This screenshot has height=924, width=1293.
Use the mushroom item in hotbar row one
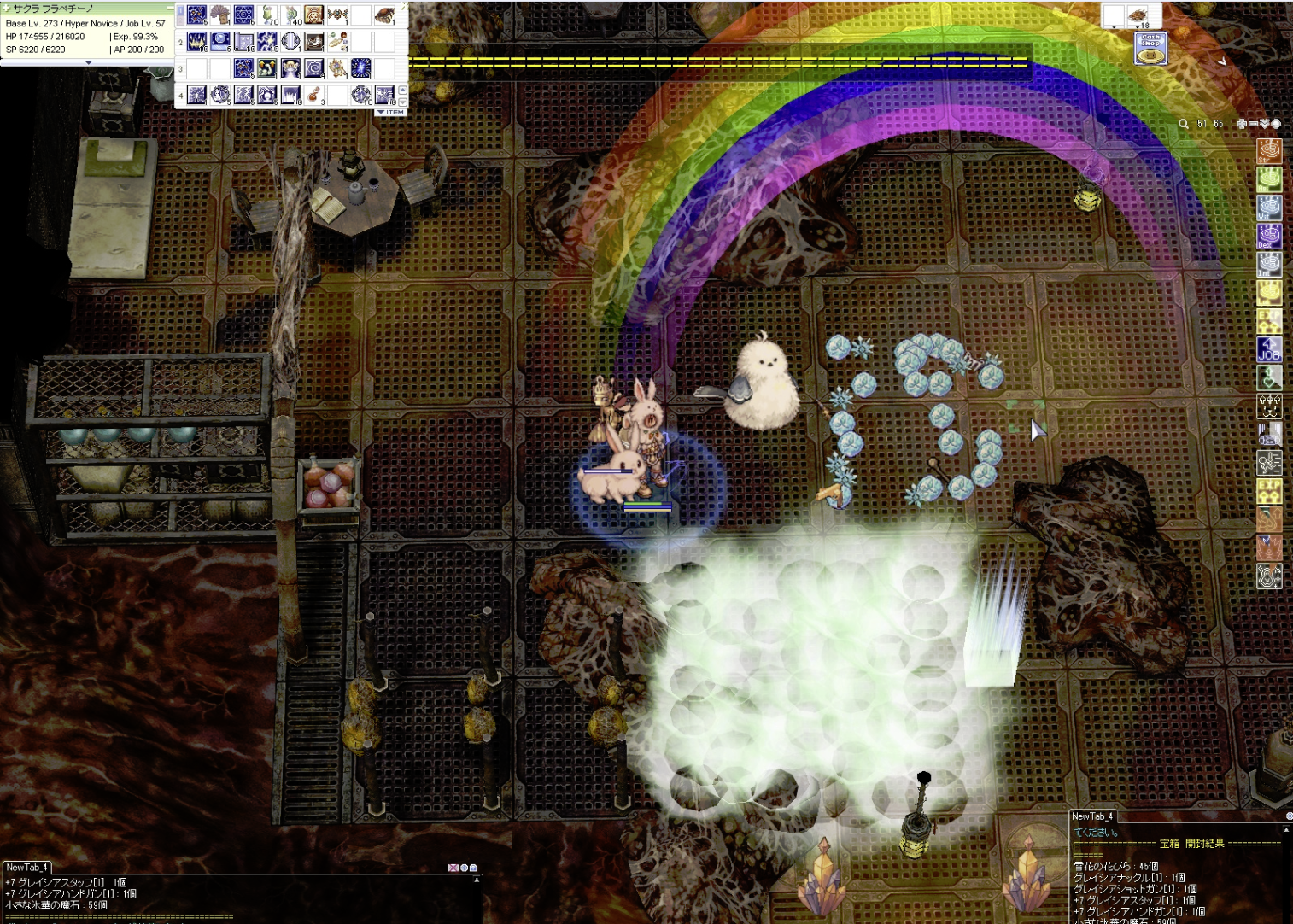[x=220, y=15]
